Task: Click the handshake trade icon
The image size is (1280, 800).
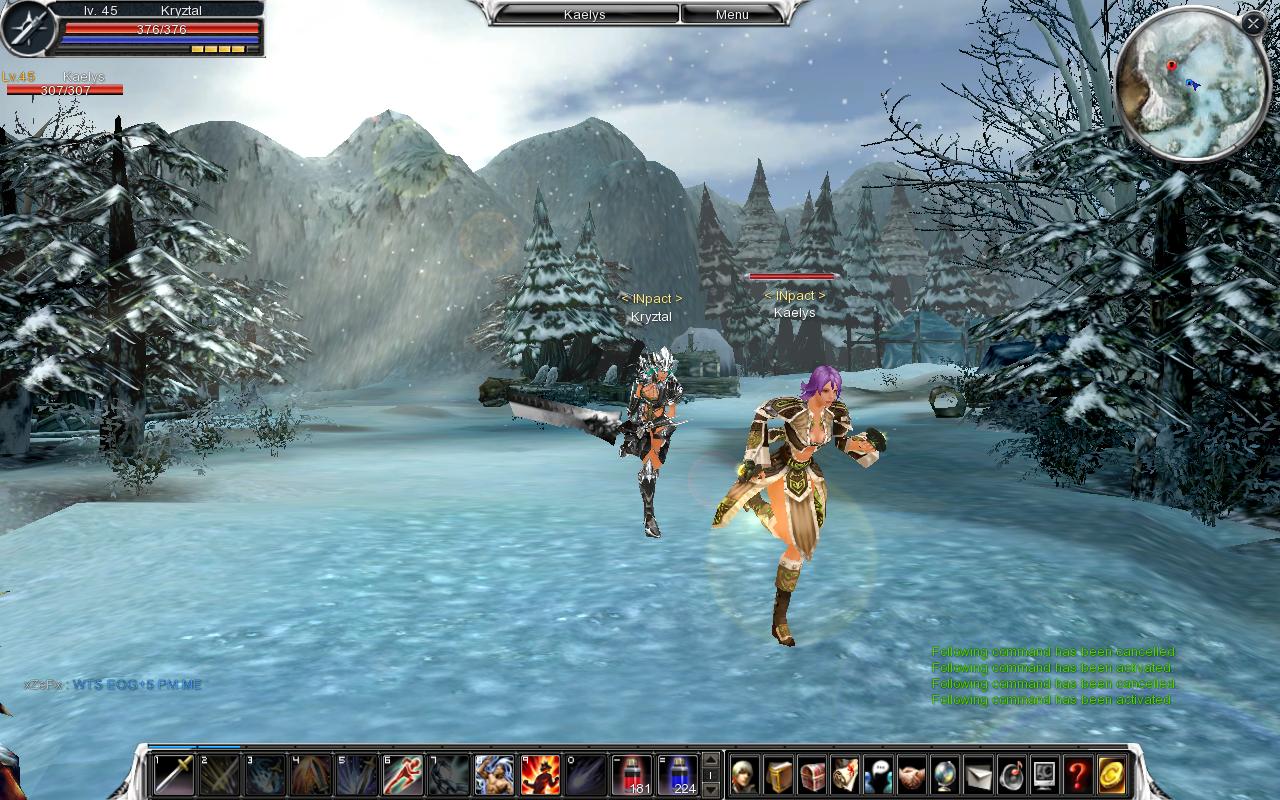Action: [x=911, y=774]
